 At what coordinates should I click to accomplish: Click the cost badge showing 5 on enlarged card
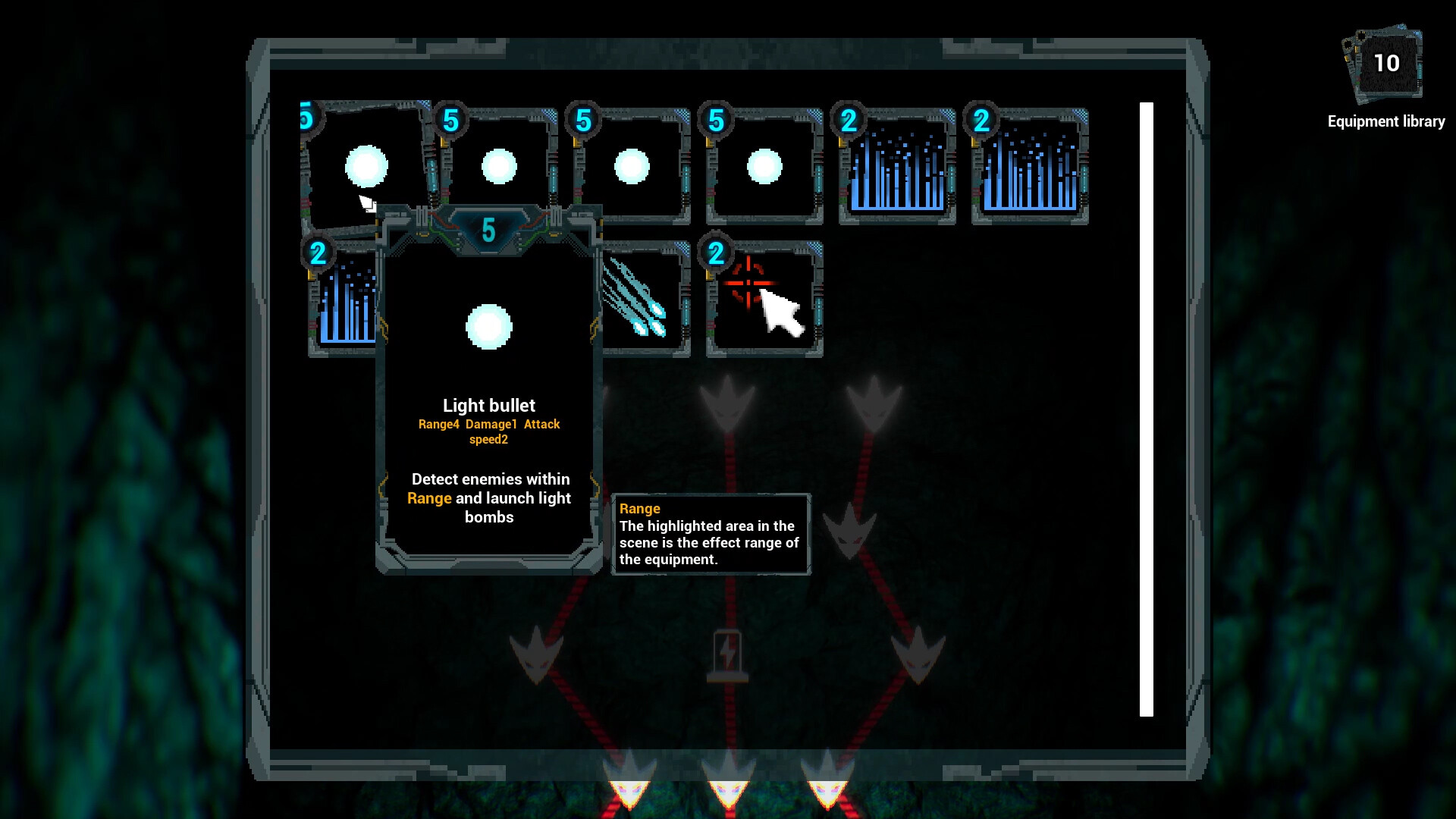(489, 229)
